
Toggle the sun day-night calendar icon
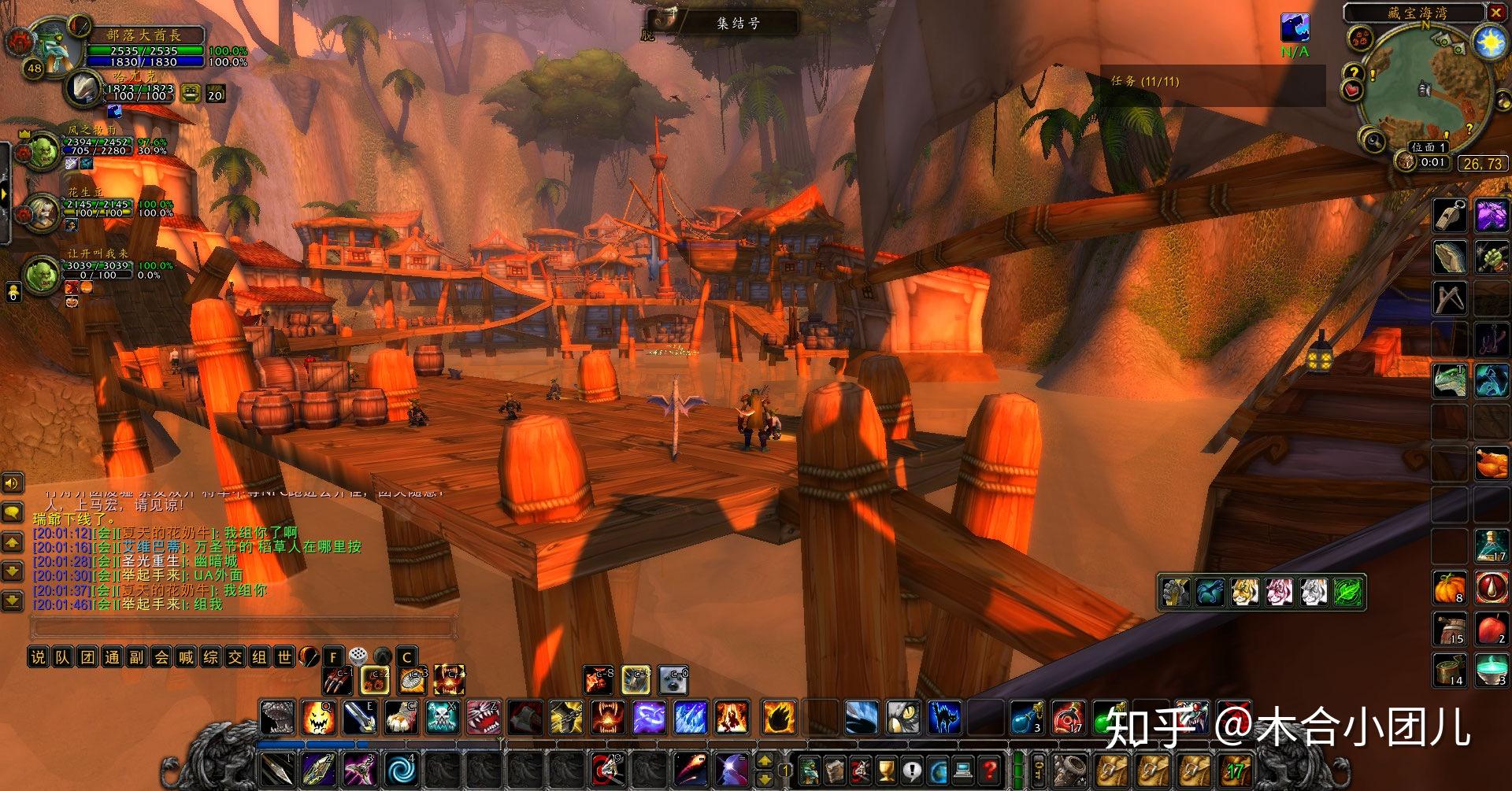[x=1490, y=42]
